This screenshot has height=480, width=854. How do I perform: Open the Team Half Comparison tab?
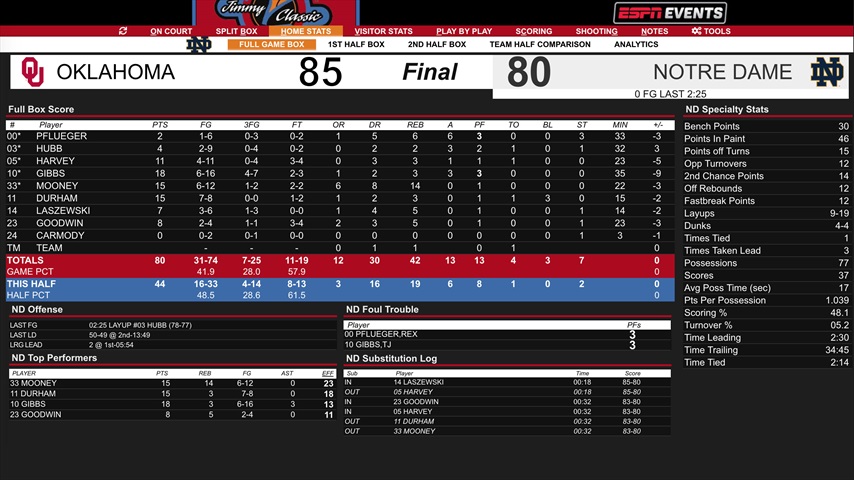tap(540, 45)
